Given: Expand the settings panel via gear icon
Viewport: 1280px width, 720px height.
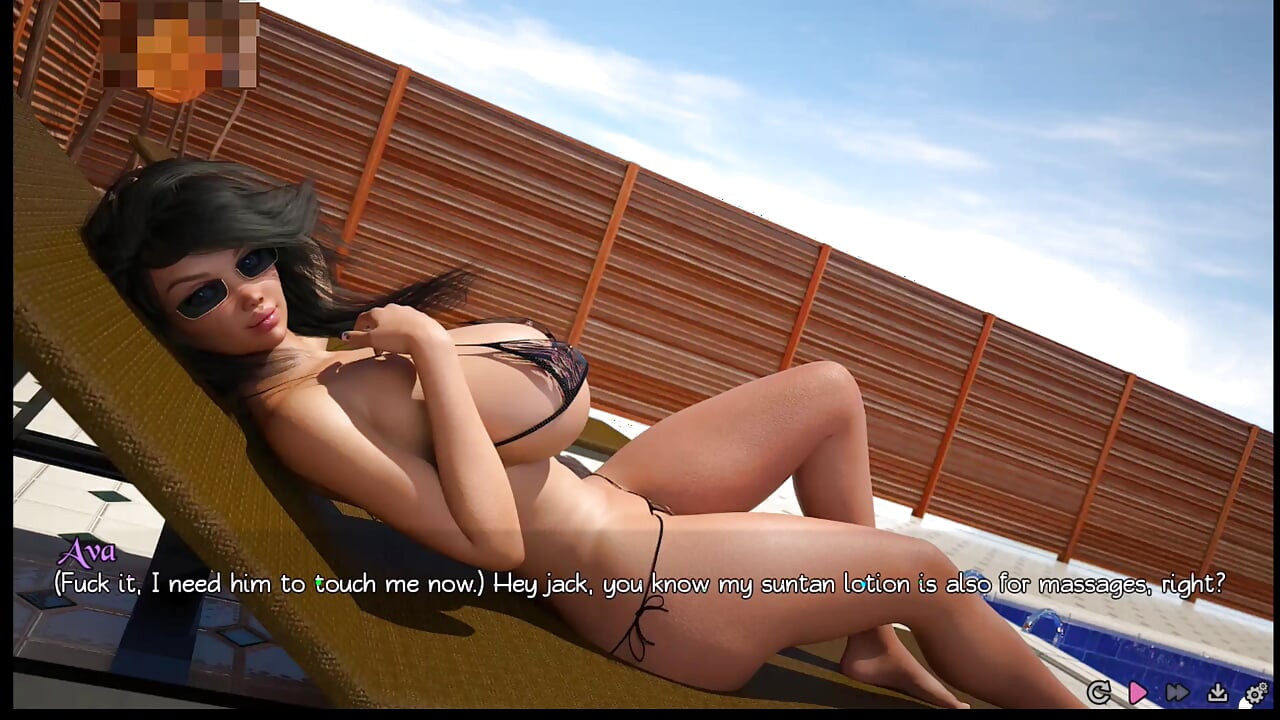Looking at the screenshot, I should pos(1254,692).
